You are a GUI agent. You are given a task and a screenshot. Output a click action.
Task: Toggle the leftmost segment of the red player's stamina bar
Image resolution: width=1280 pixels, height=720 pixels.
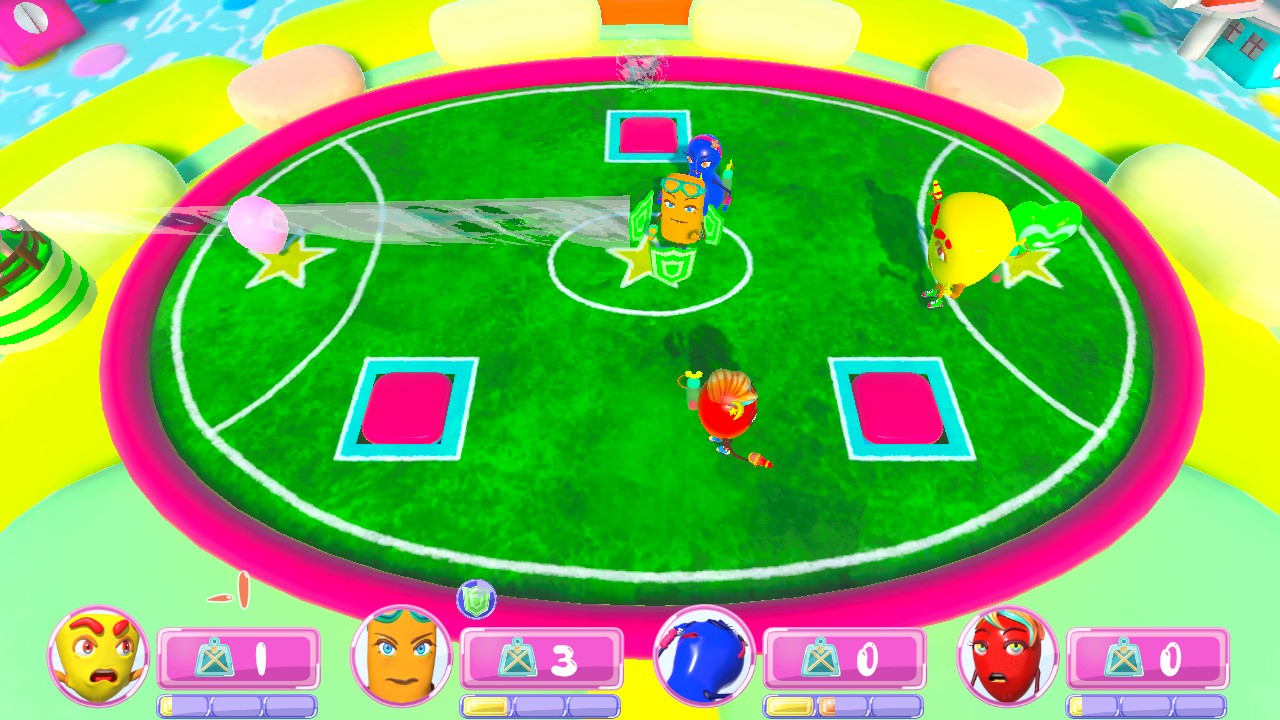(x=1088, y=705)
